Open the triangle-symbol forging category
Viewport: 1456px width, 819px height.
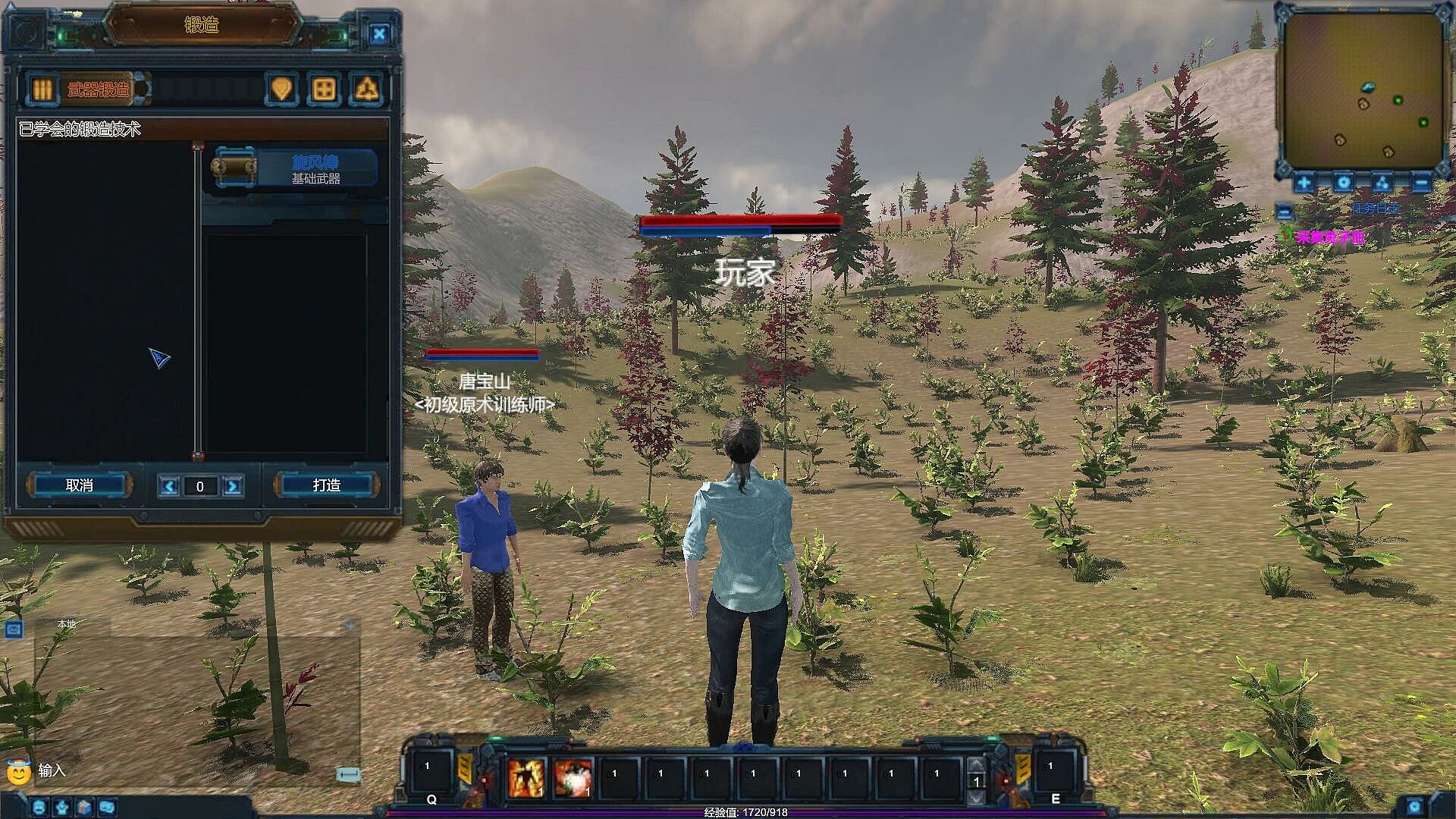pyautogui.click(x=367, y=89)
